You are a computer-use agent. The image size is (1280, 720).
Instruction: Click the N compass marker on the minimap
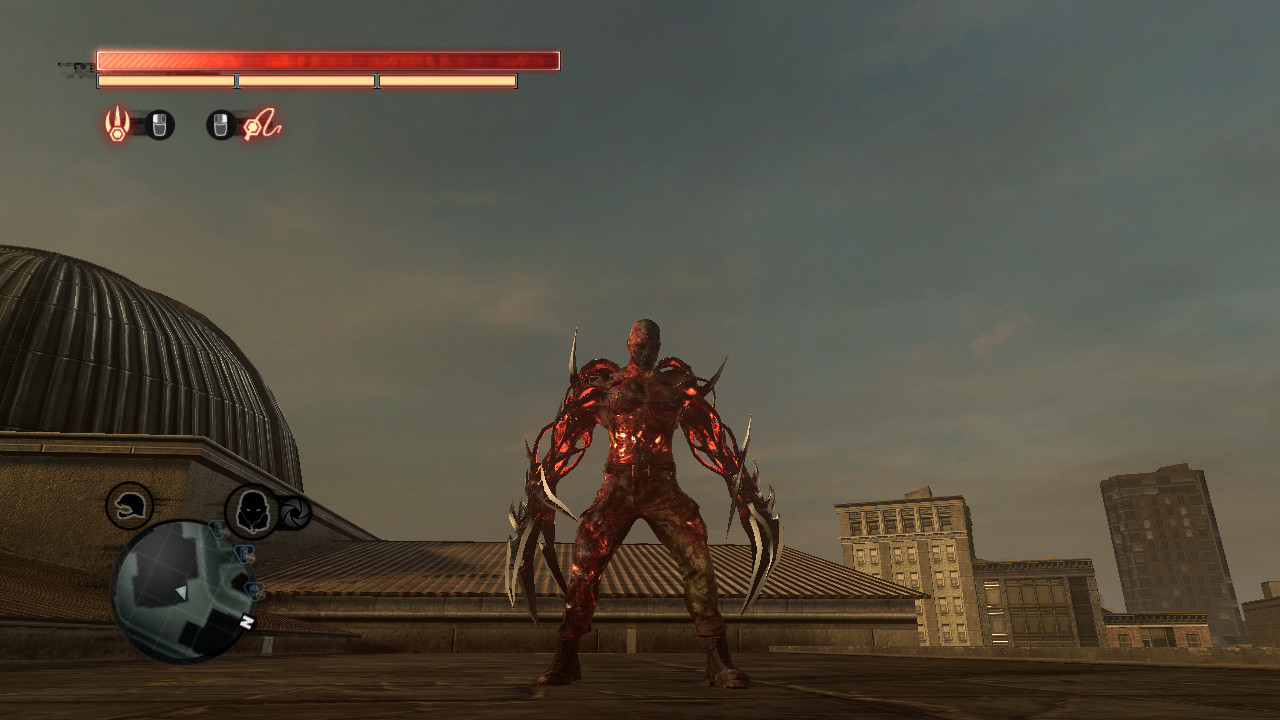pos(246,622)
